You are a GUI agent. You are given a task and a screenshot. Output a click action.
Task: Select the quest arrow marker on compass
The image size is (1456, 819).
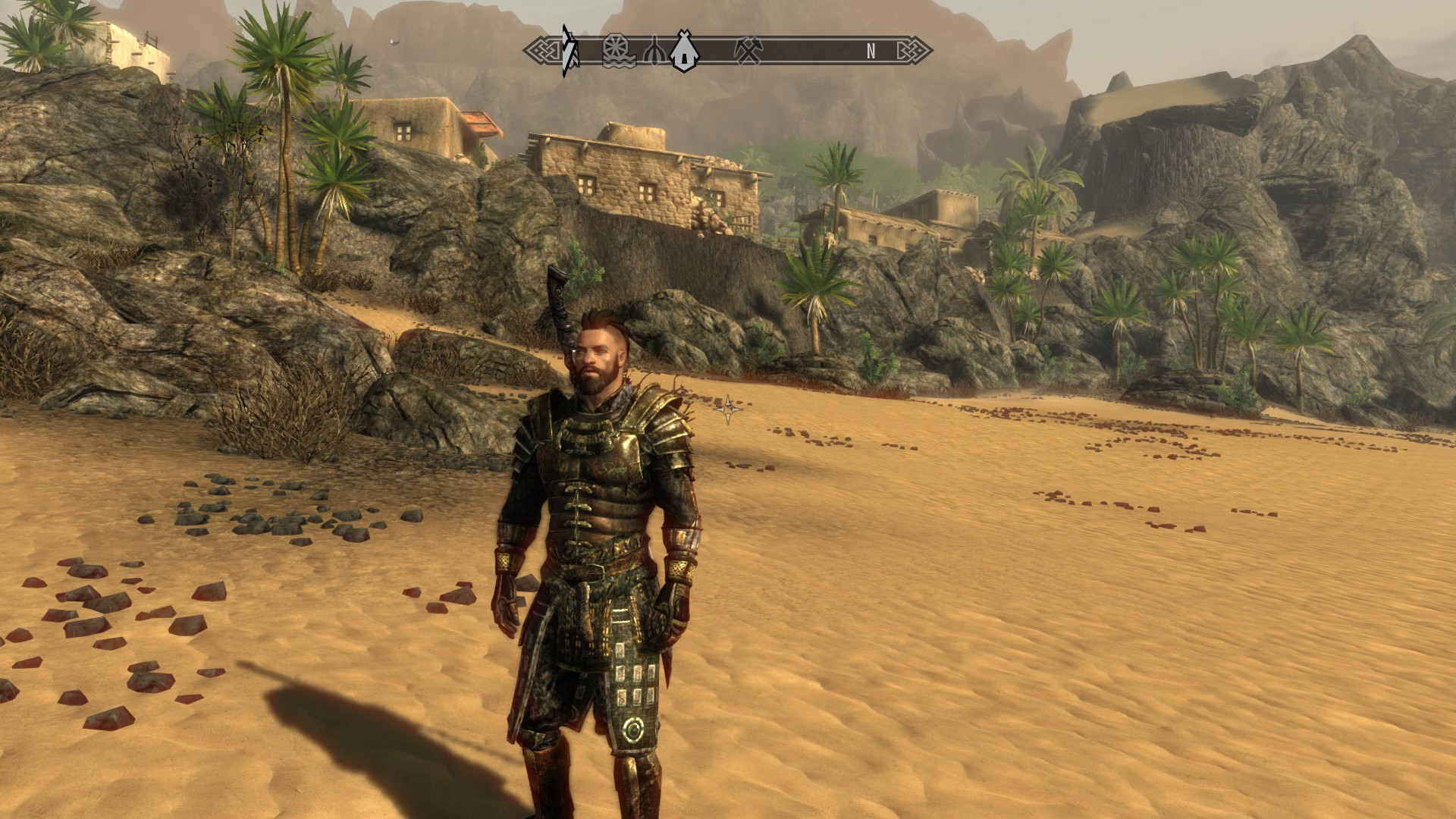pyautogui.click(x=567, y=51)
